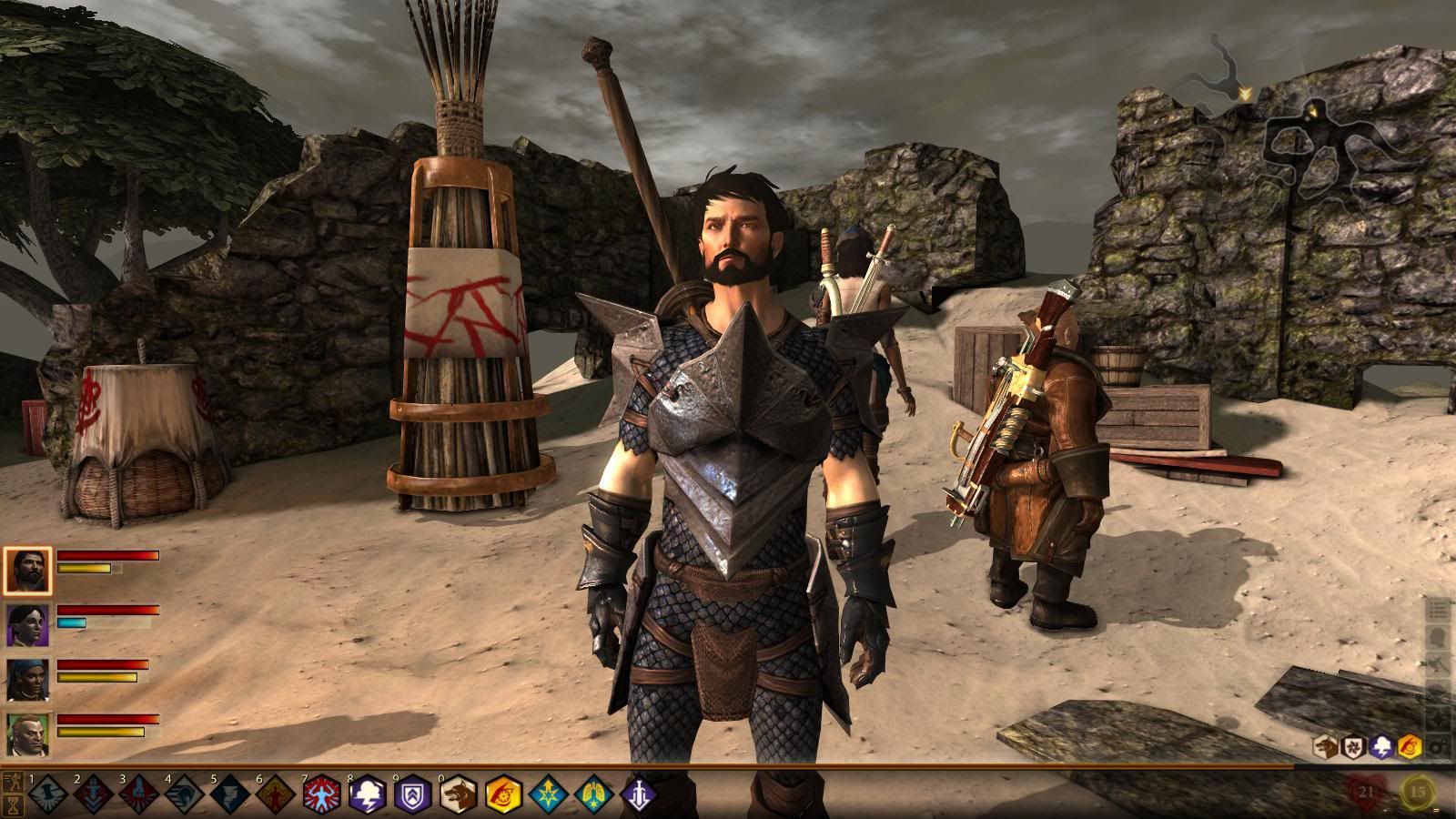1456x819 pixels.
Task: Open the journal list icon in side menu
Action: click(x=1439, y=610)
